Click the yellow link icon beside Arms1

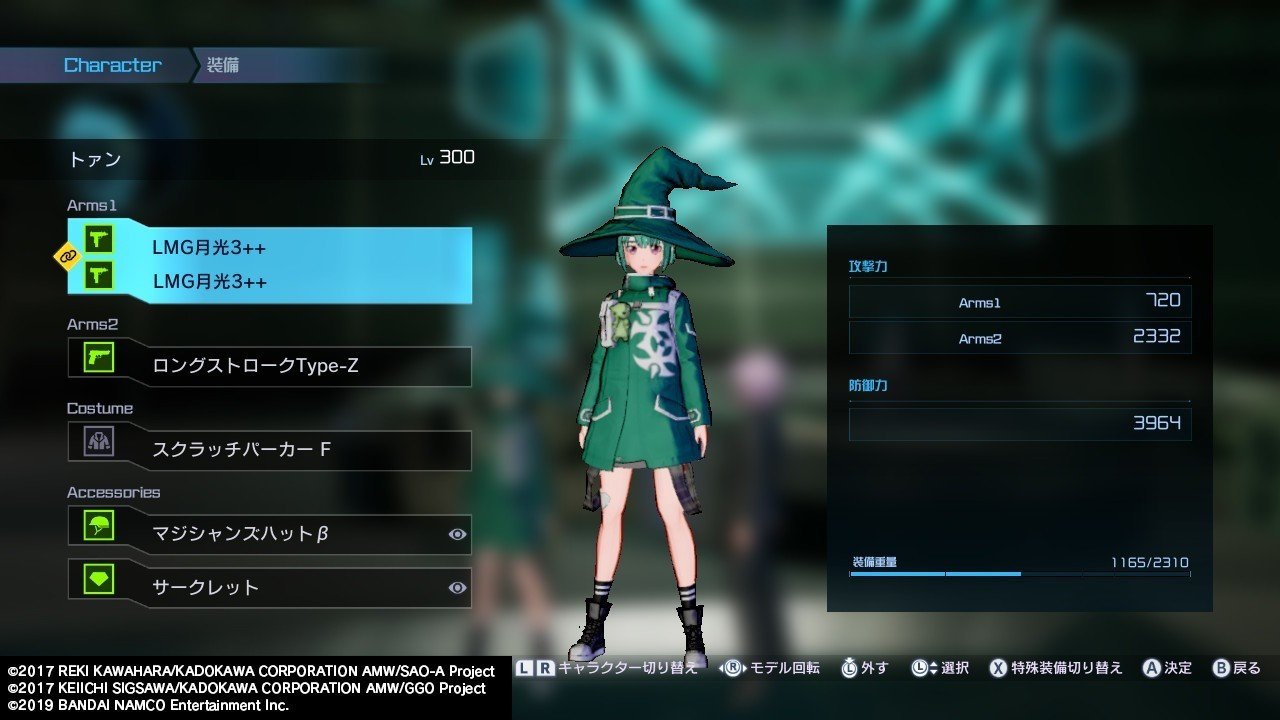(x=67, y=257)
